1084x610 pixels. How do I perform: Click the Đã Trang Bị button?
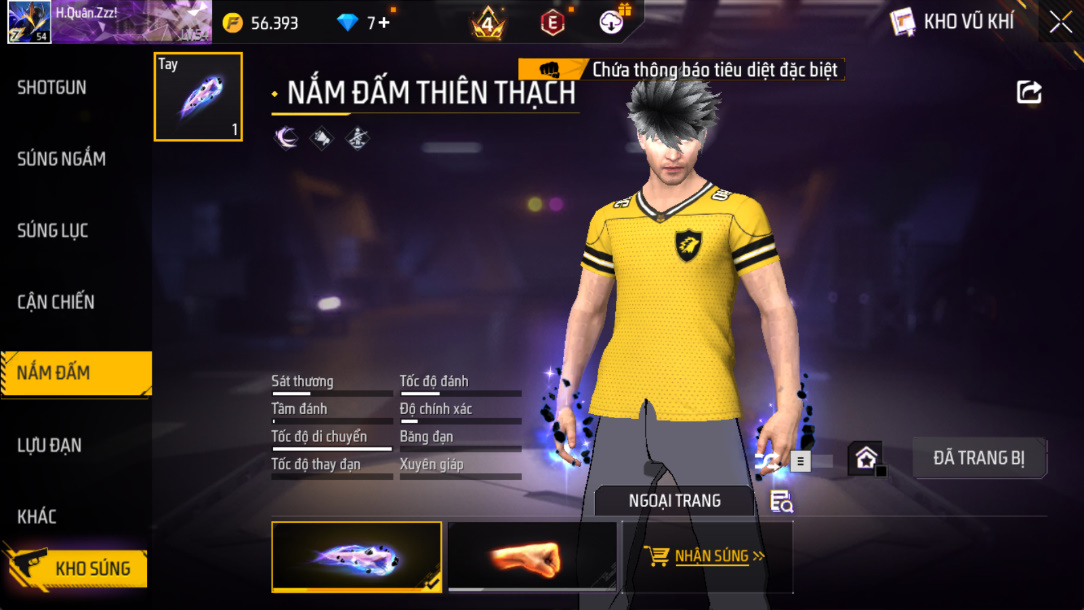979,458
